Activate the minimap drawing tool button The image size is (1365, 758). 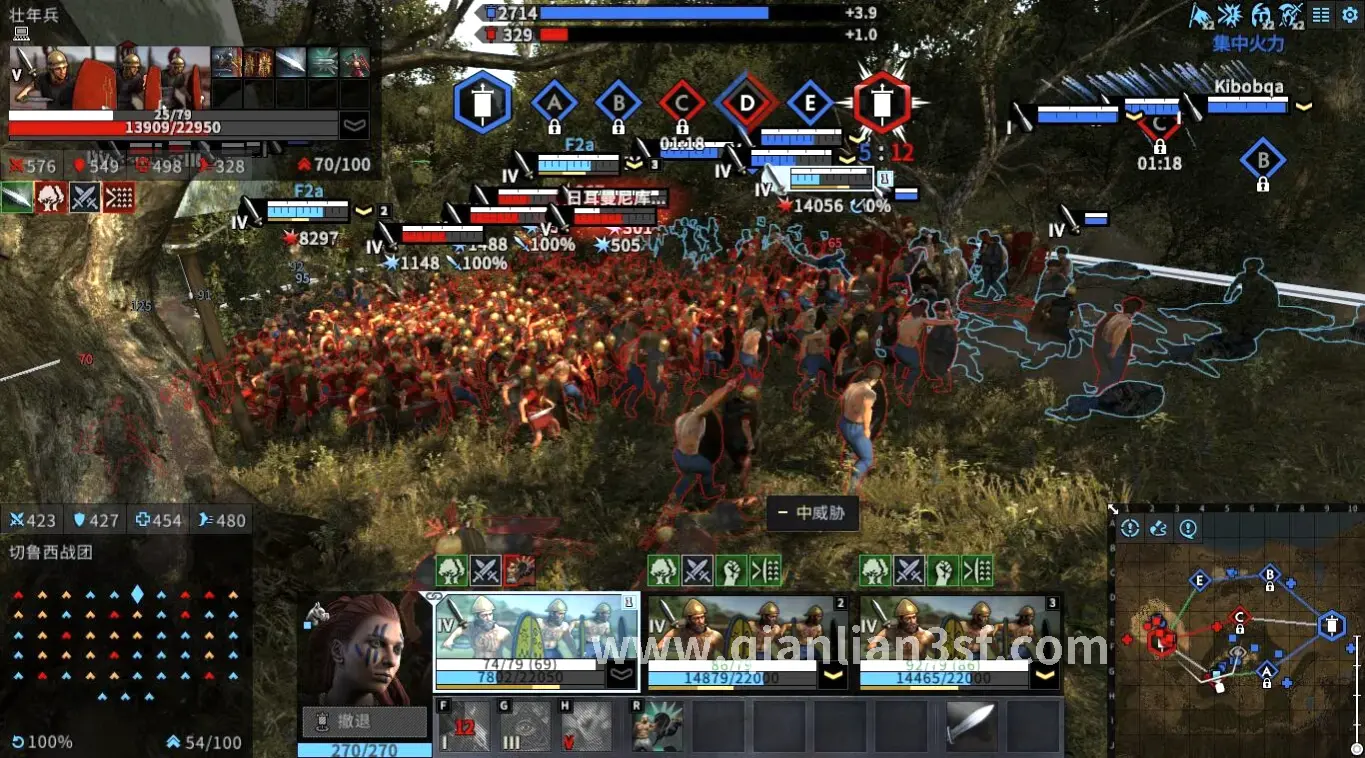[x=1159, y=529]
